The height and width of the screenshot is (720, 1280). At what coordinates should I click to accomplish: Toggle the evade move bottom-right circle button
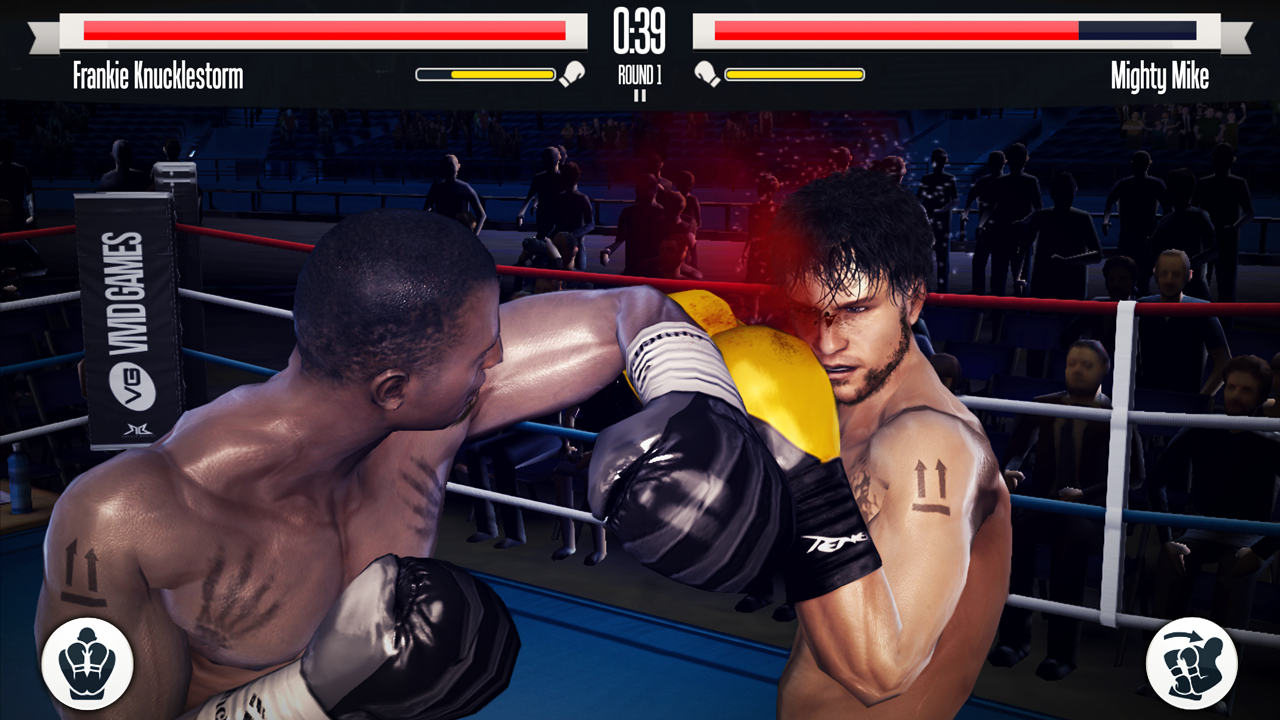(x=1194, y=665)
